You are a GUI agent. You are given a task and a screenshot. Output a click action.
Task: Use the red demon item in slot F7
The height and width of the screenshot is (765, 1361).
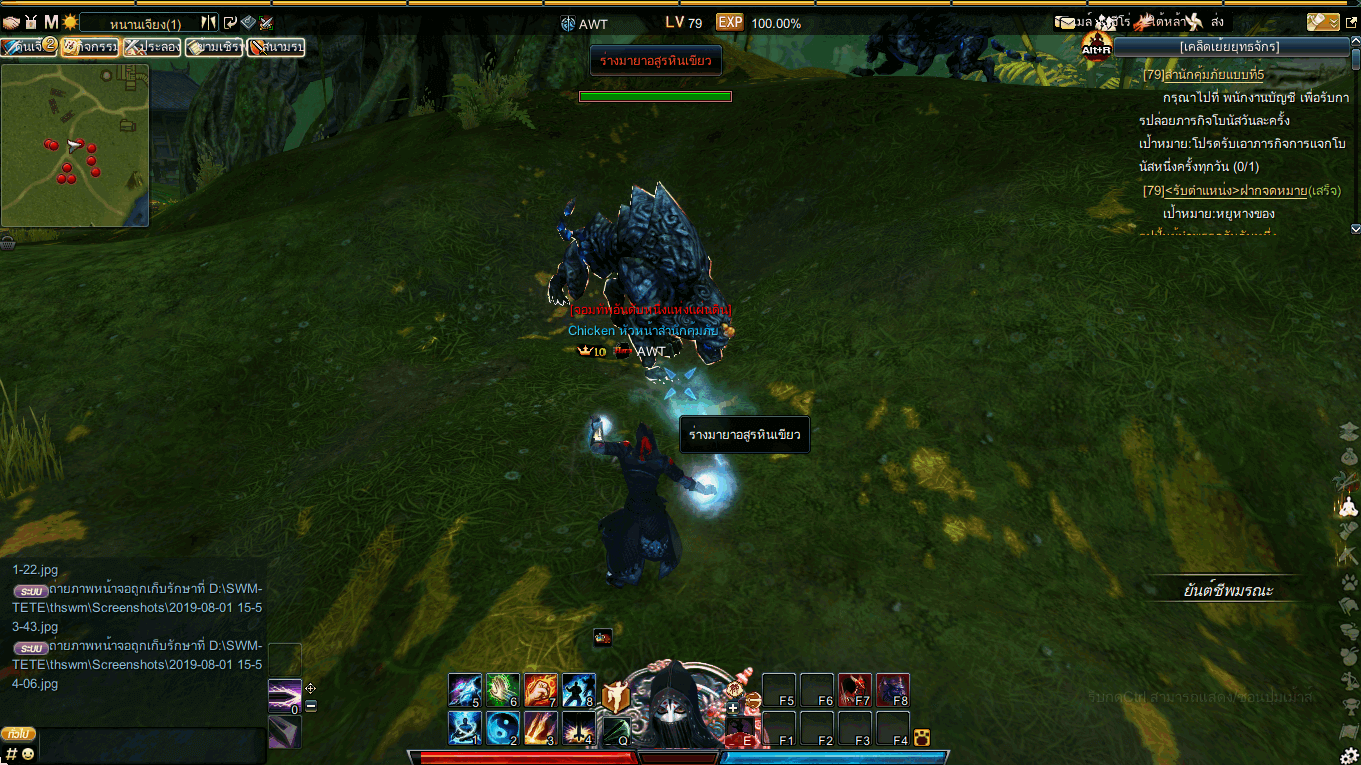(x=855, y=690)
